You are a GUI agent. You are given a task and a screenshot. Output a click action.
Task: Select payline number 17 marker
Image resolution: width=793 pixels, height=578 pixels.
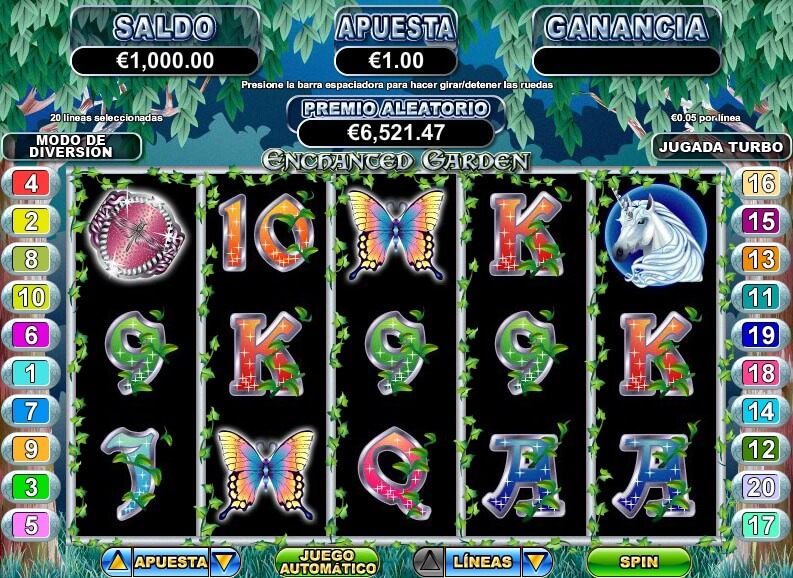[x=761, y=524]
